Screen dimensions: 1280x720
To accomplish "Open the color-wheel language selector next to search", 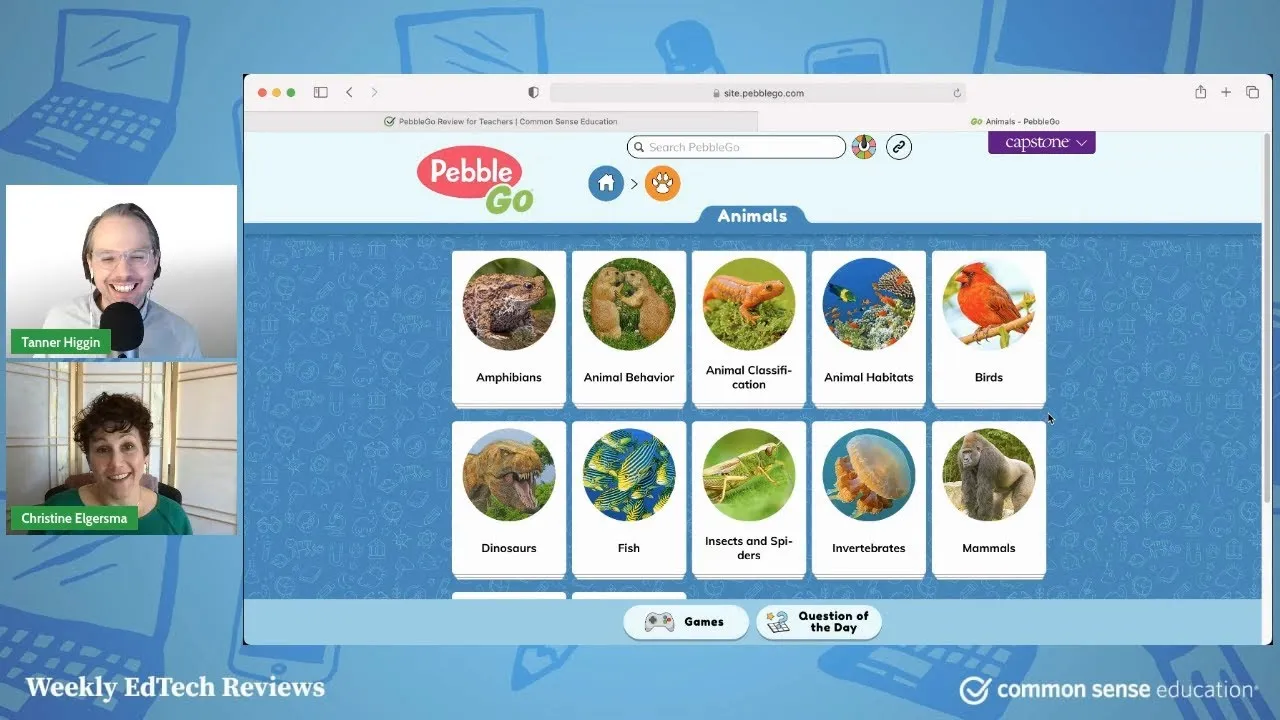I will click(863, 146).
